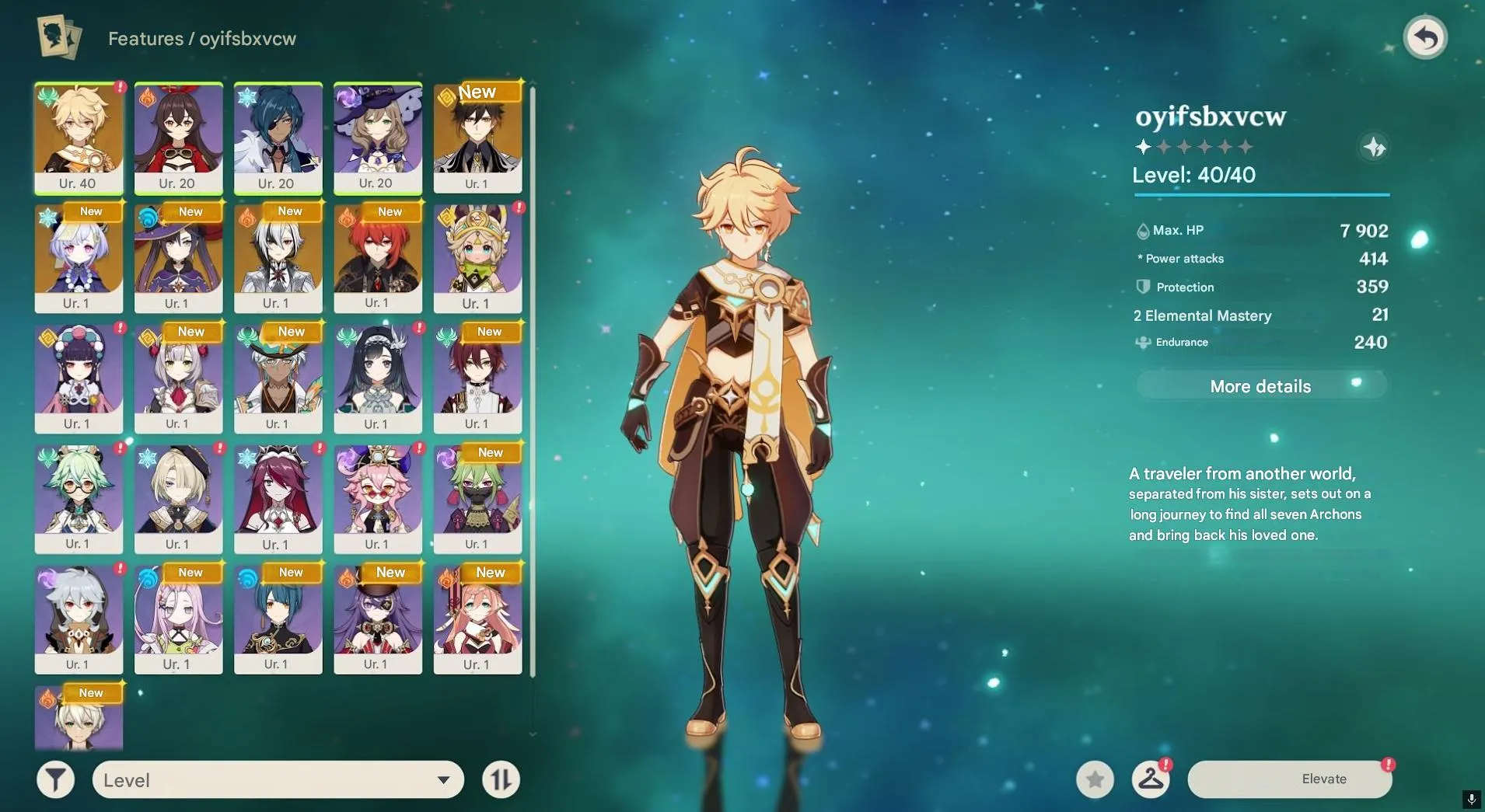
Task: Click the back arrow in top right
Action: (x=1427, y=37)
